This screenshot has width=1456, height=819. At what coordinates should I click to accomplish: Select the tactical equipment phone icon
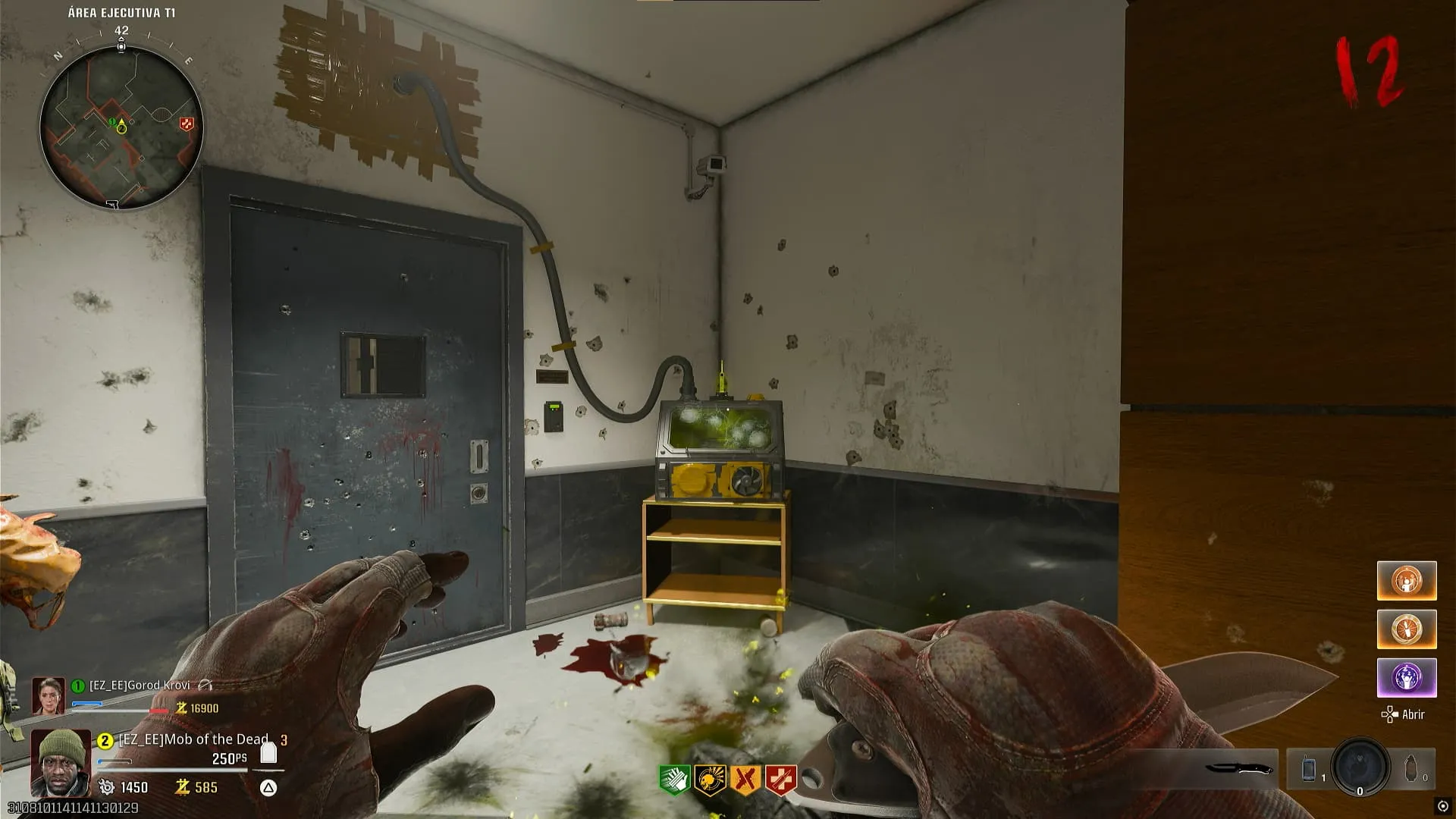1309,769
